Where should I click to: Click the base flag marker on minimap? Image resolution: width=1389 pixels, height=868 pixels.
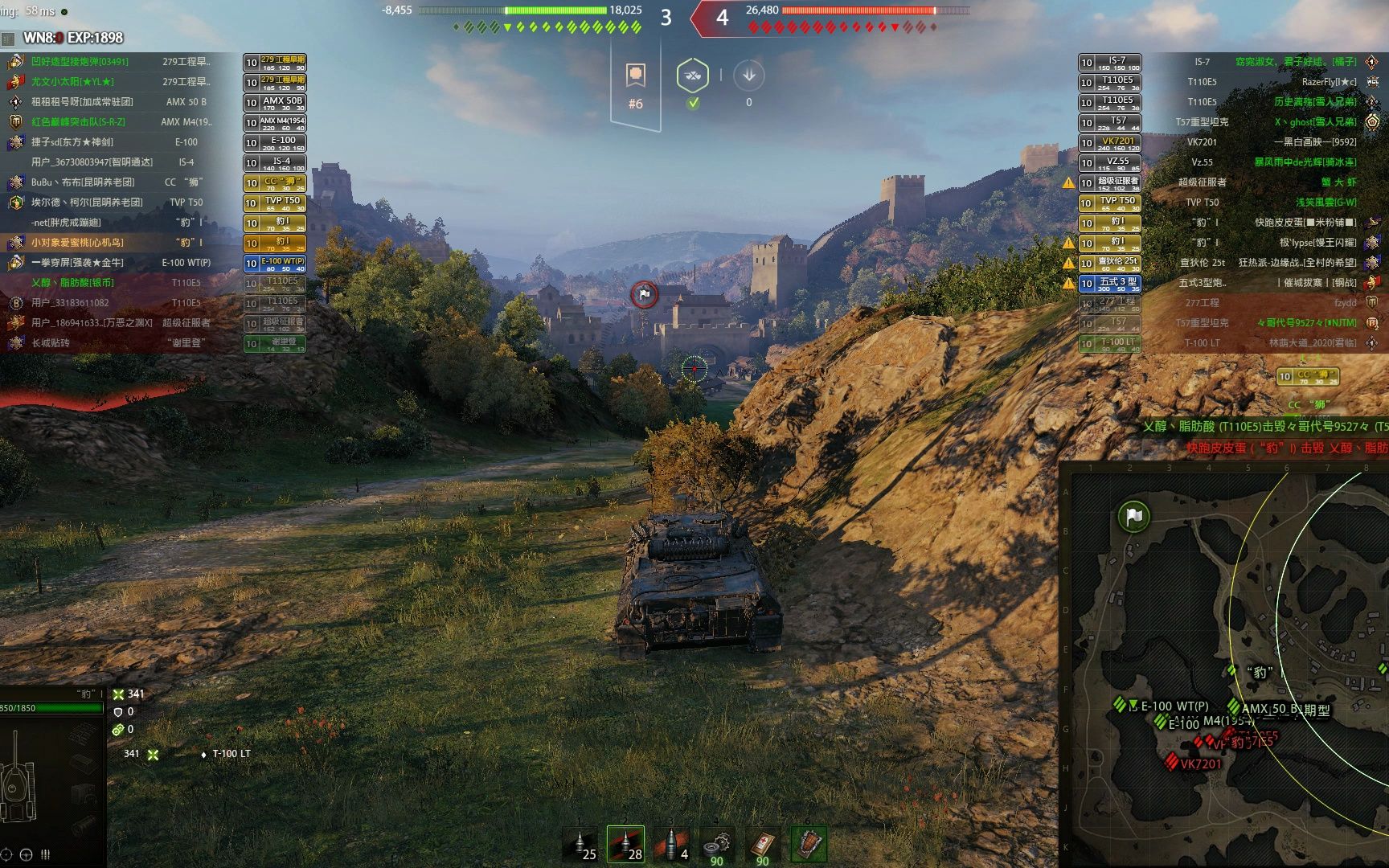click(1133, 517)
